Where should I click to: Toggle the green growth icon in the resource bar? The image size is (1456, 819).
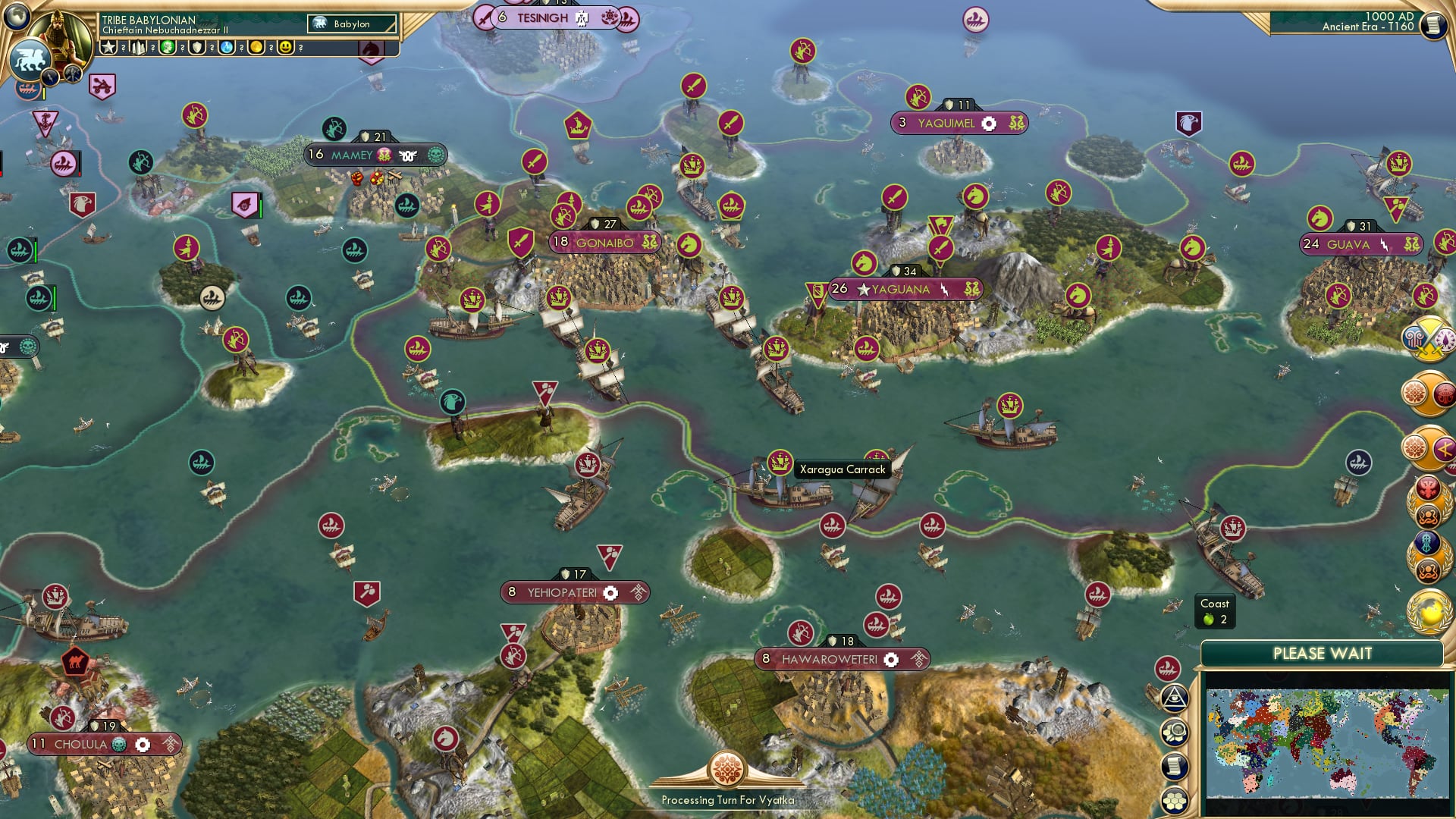[168, 47]
